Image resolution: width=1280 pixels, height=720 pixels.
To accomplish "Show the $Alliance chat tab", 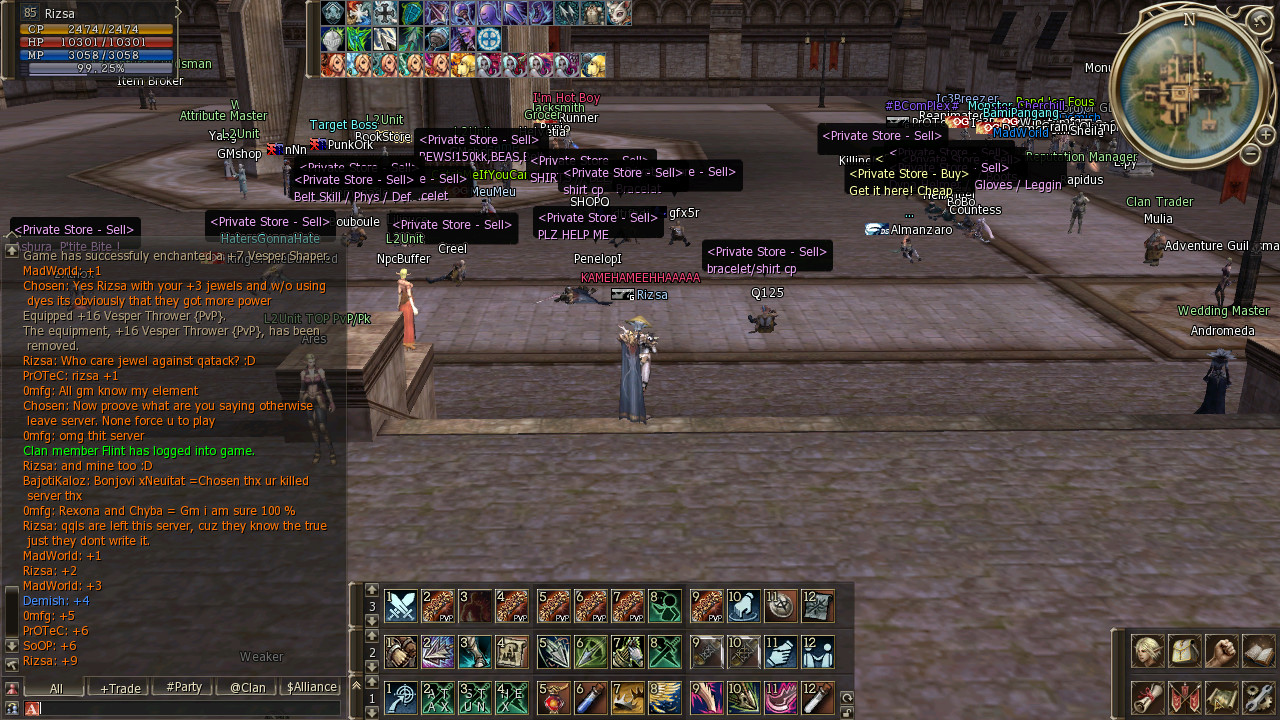I will tap(311, 688).
